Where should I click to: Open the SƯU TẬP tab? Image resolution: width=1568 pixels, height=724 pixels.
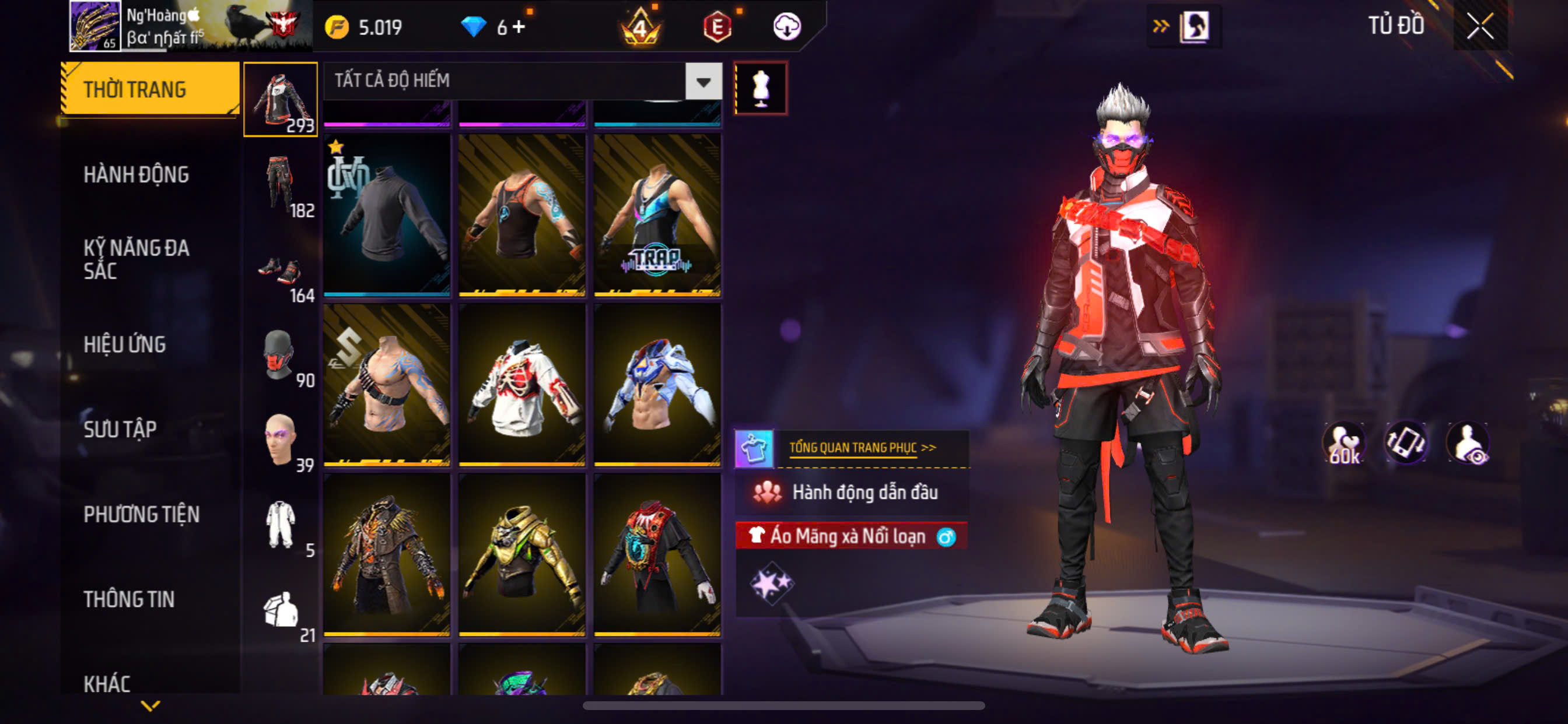pyautogui.click(x=120, y=430)
